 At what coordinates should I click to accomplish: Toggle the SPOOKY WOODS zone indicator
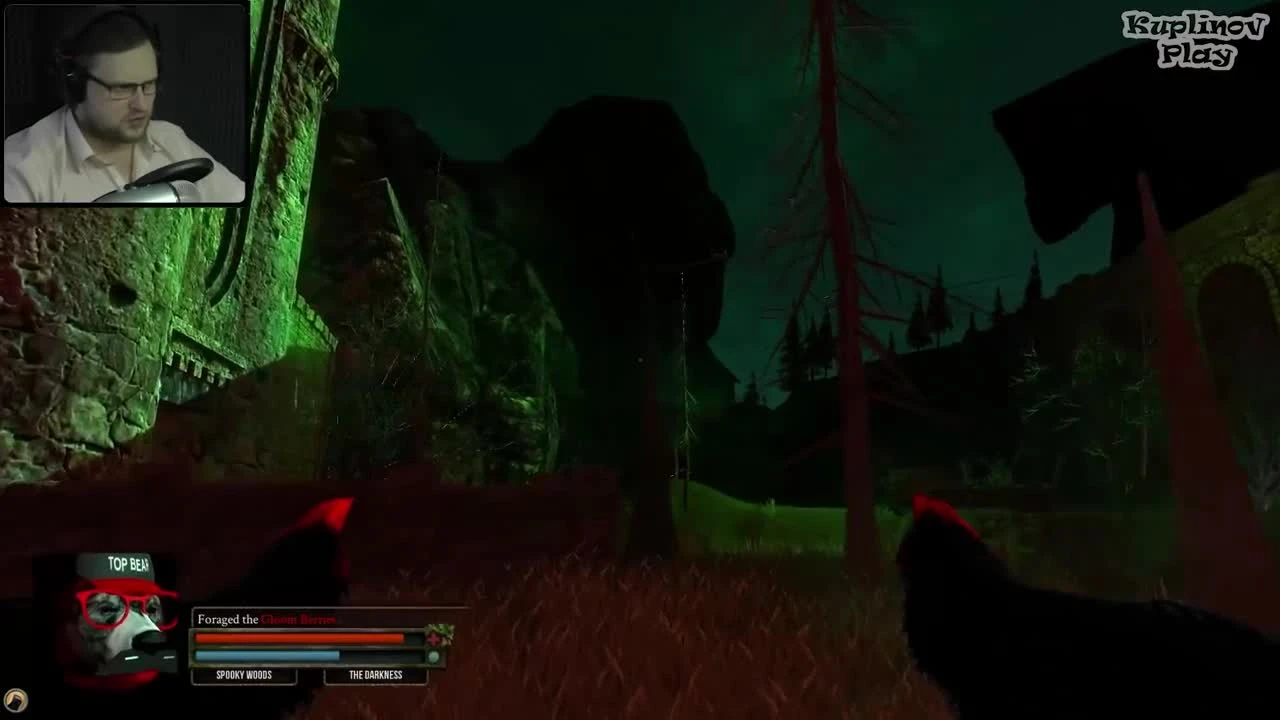point(244,675)
